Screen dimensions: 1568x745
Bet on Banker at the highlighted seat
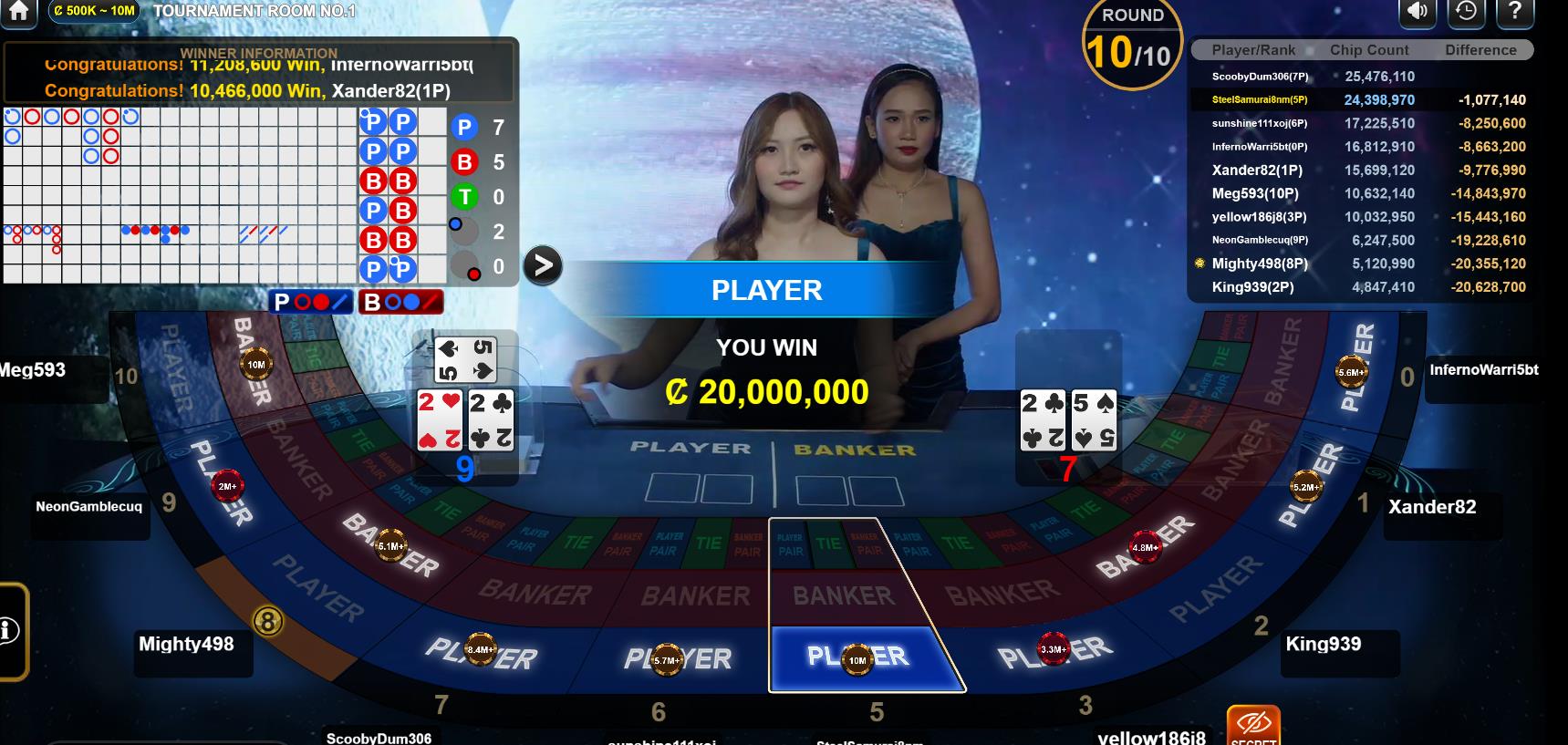click(844, 596)
